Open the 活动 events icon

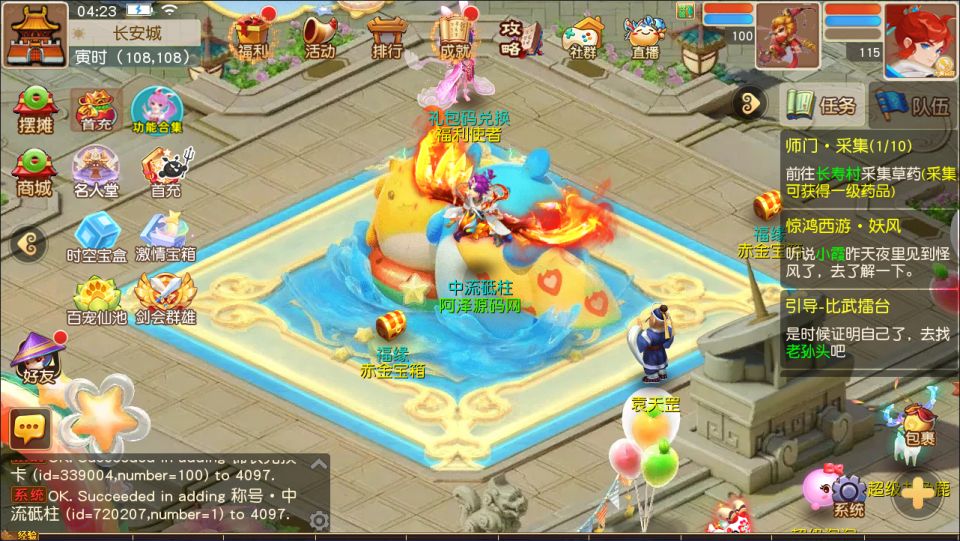(321, 36)
